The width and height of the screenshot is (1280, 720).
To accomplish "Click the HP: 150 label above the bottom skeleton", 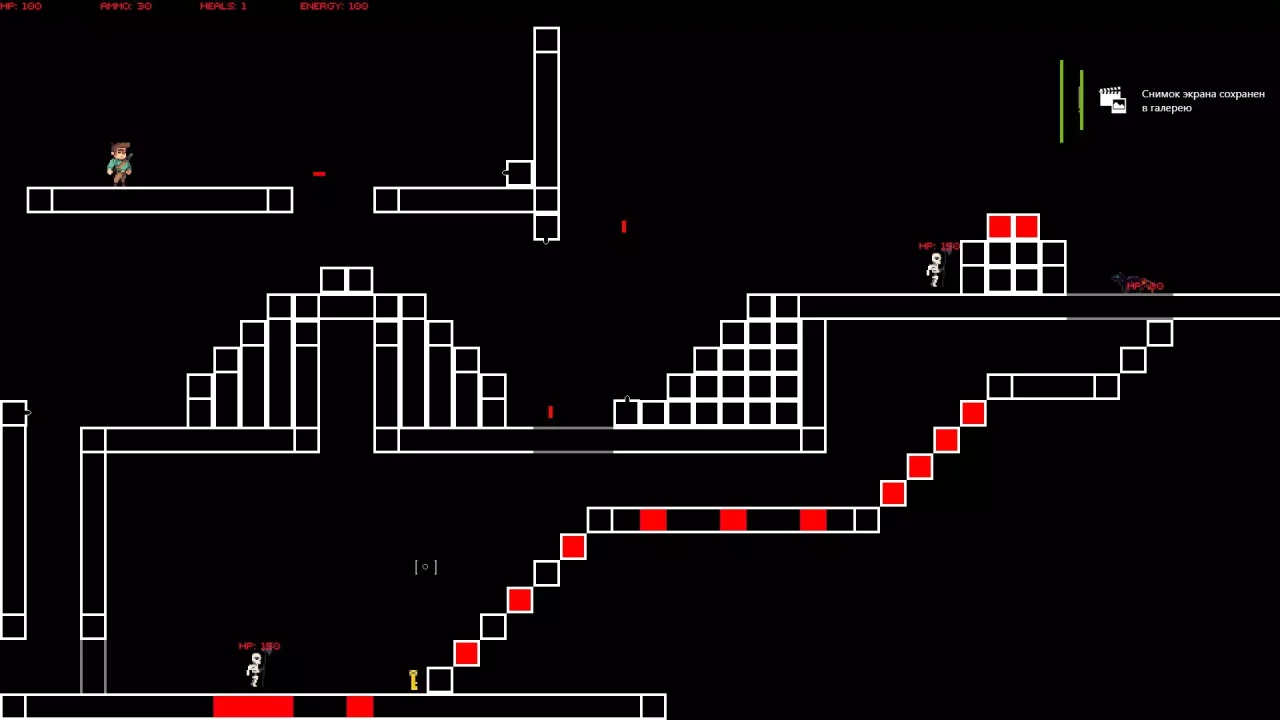I will pyautogui.click(x=258, y=645).
